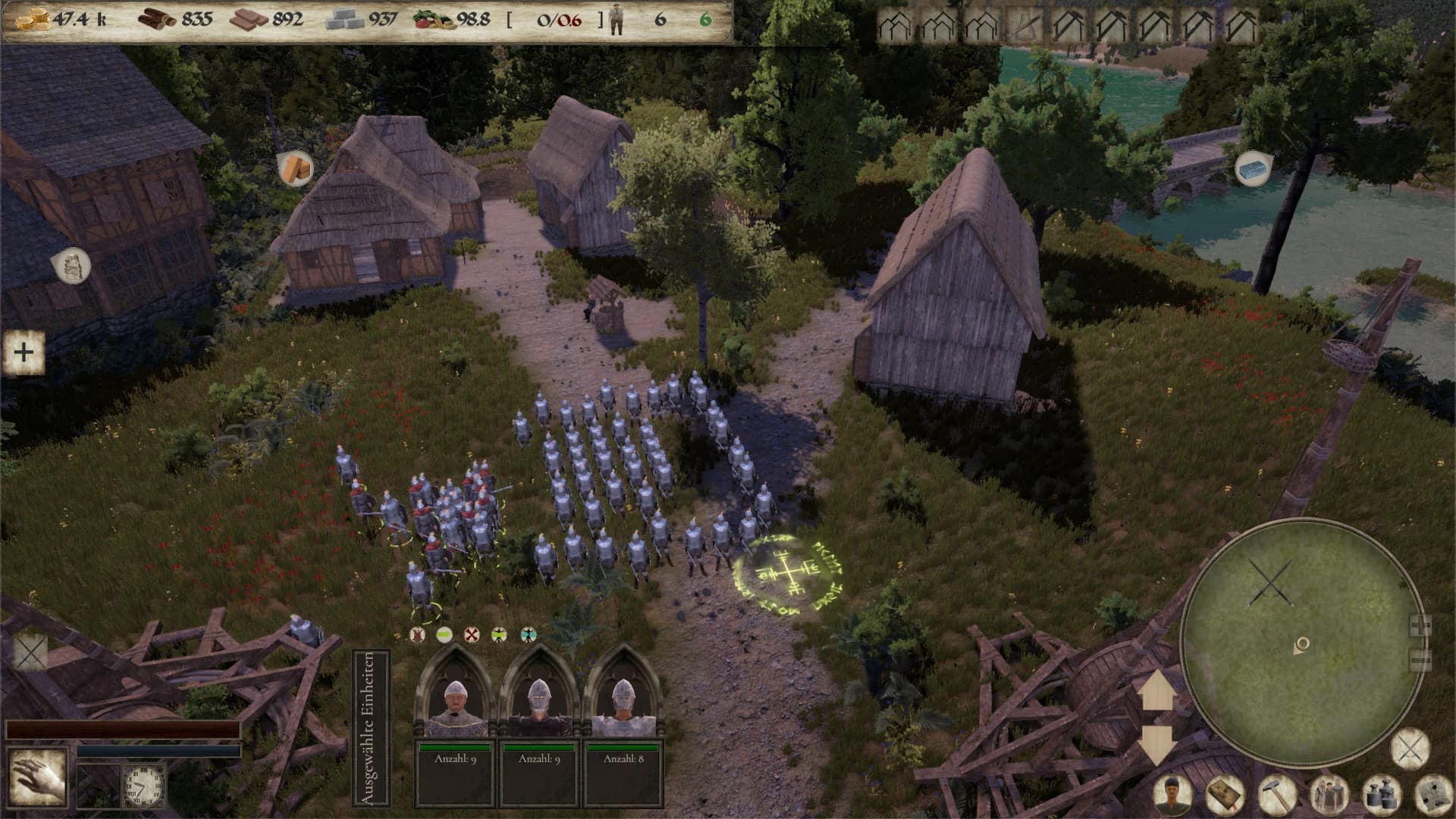Viewport: 1456px width, 819px height.
Task: Open the double-house category in the top-right build bar
Action: [895, 23]
